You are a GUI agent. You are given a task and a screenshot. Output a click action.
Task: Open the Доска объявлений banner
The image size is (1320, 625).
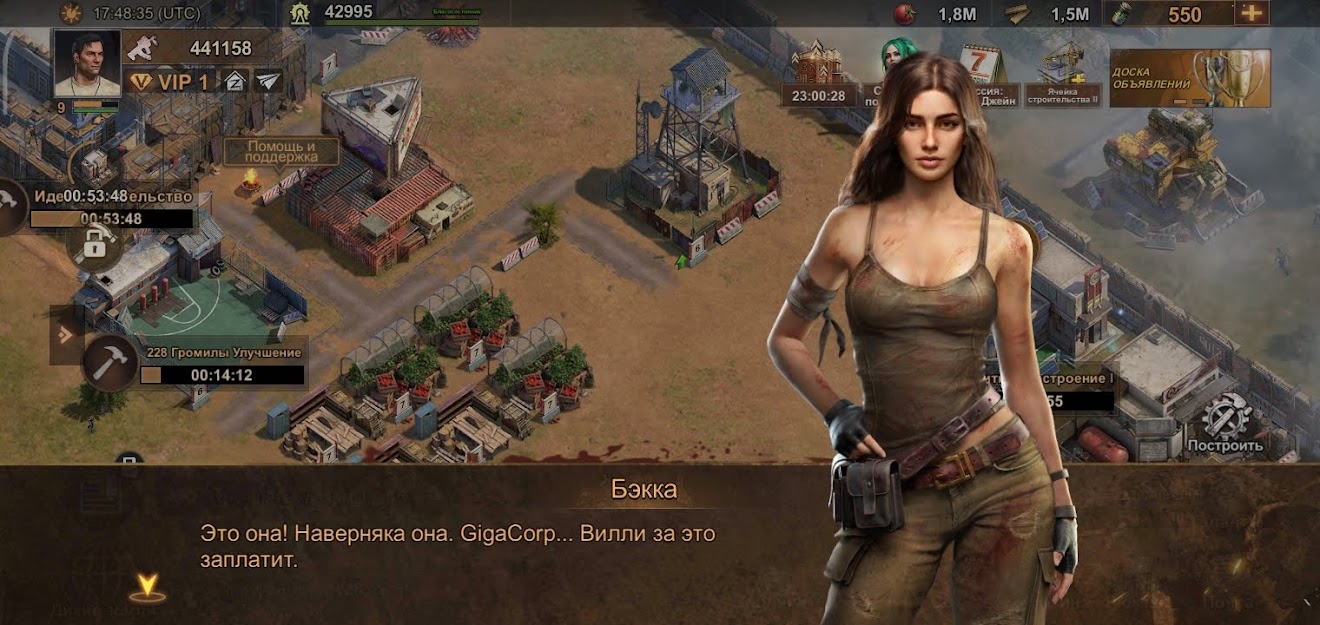pos(1189,78)
